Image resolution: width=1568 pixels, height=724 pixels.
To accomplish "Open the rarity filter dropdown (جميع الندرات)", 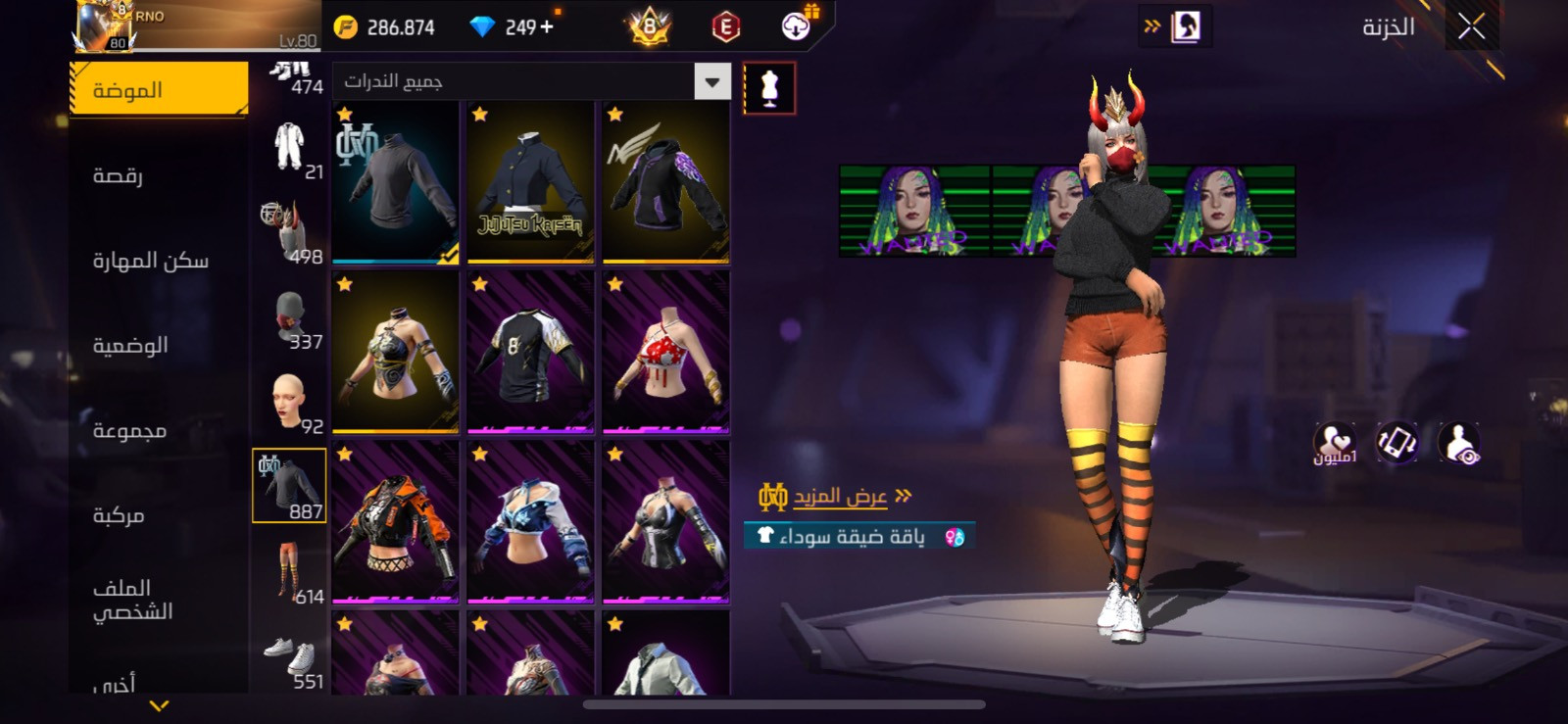I will tap(531, 81).
